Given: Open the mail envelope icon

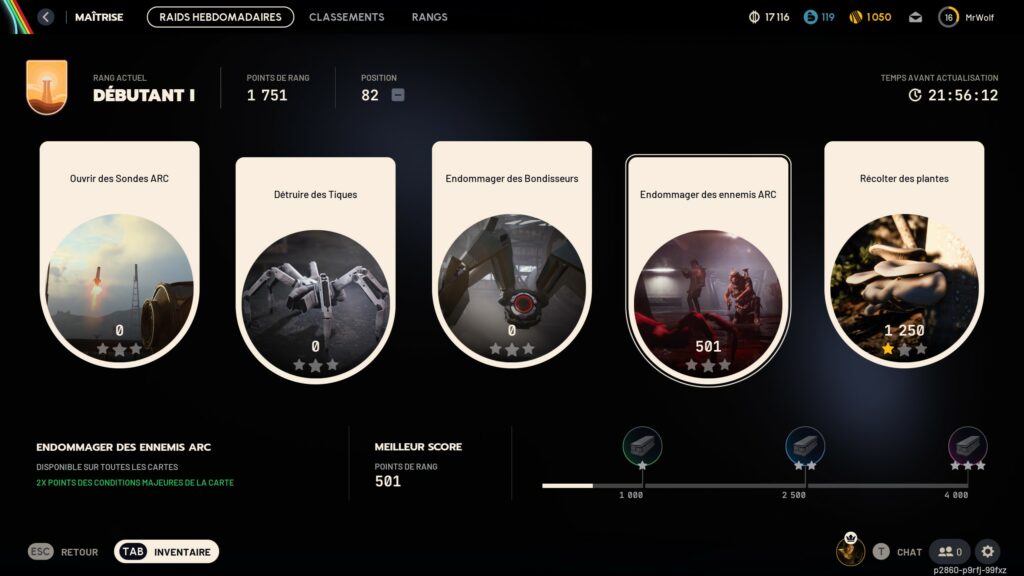Looking at the screenshot, I should (915, 17).
